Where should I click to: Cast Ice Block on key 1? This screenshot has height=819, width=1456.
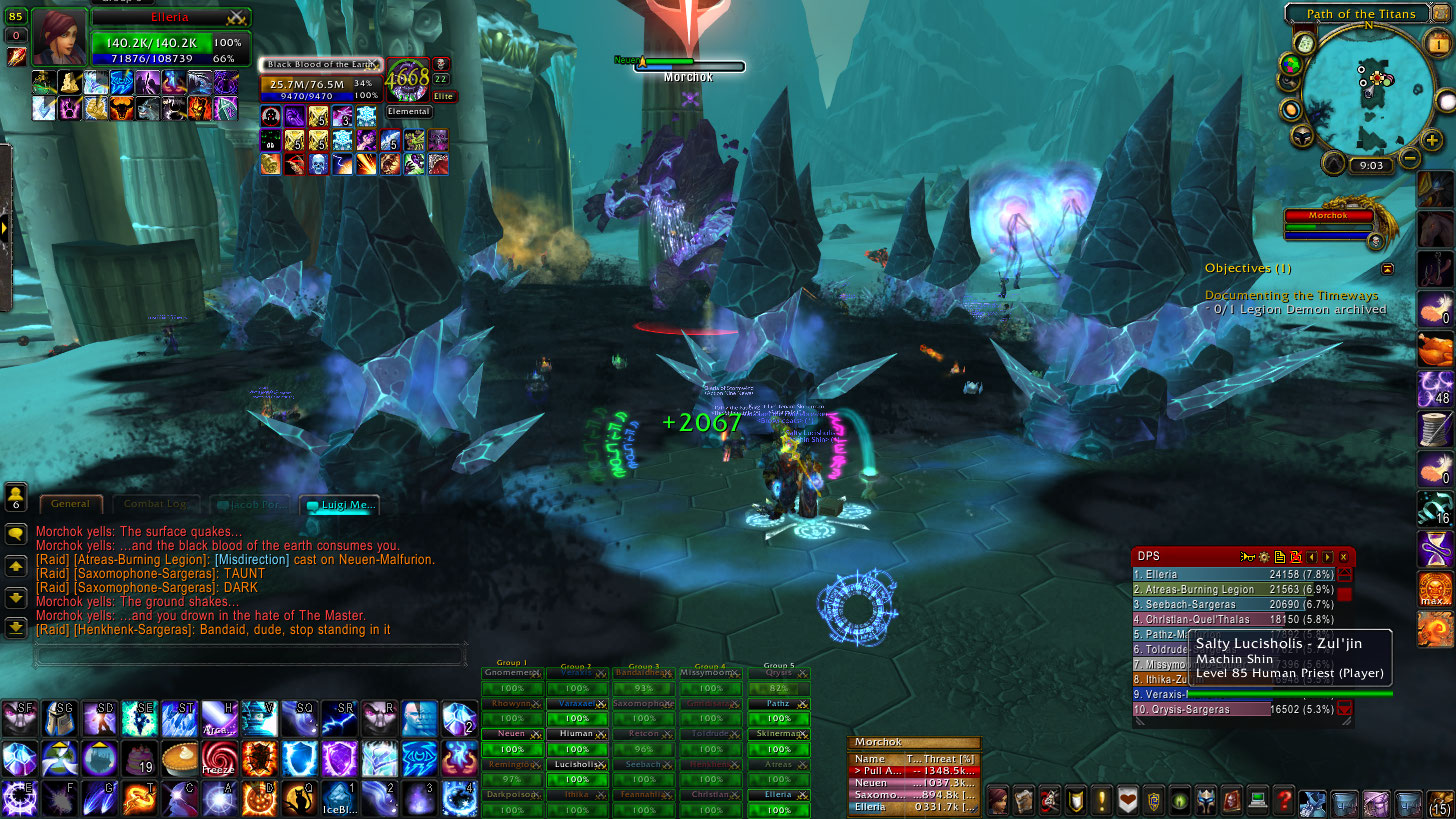338,799
